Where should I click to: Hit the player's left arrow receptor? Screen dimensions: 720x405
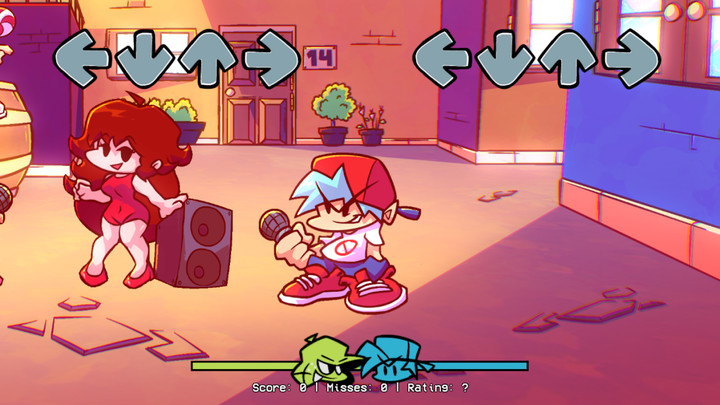(442, 58)
